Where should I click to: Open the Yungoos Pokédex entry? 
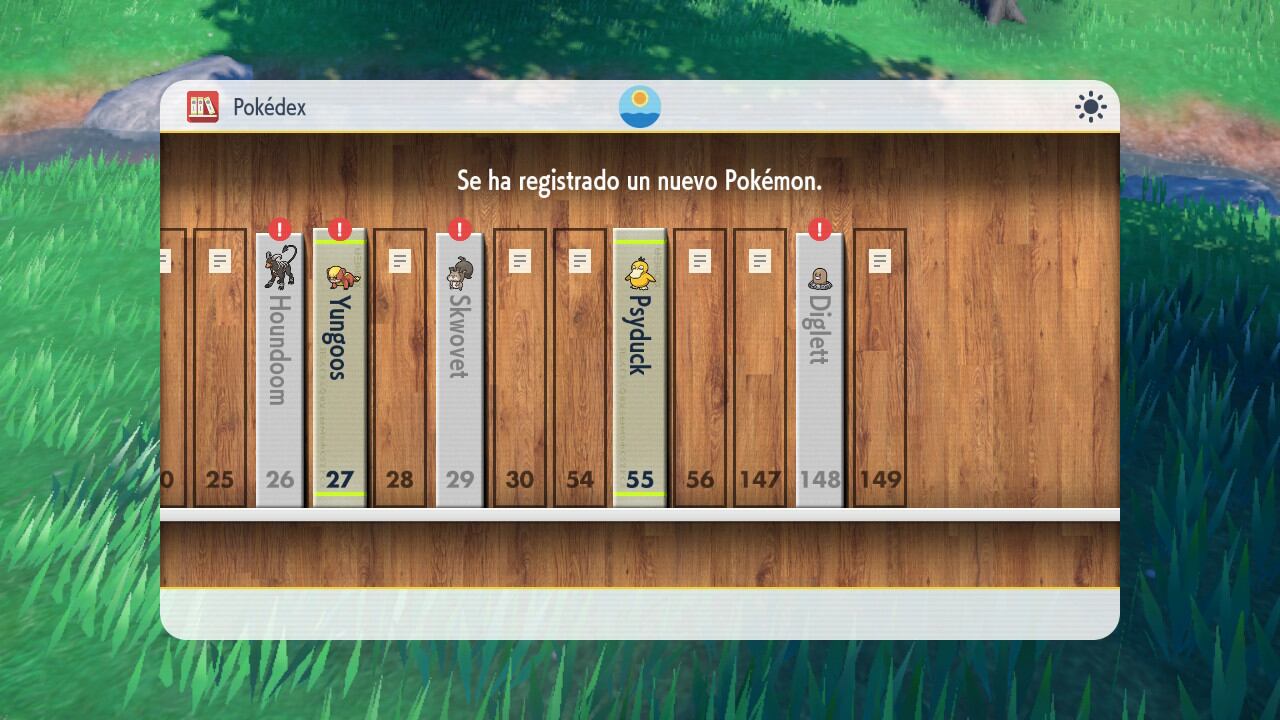(339, 360)
